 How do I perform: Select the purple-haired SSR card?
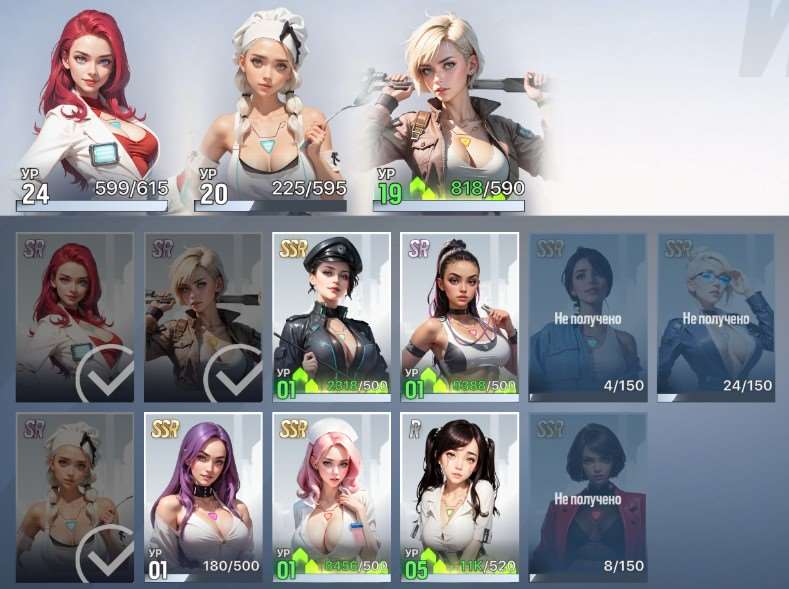click(203, 497)
